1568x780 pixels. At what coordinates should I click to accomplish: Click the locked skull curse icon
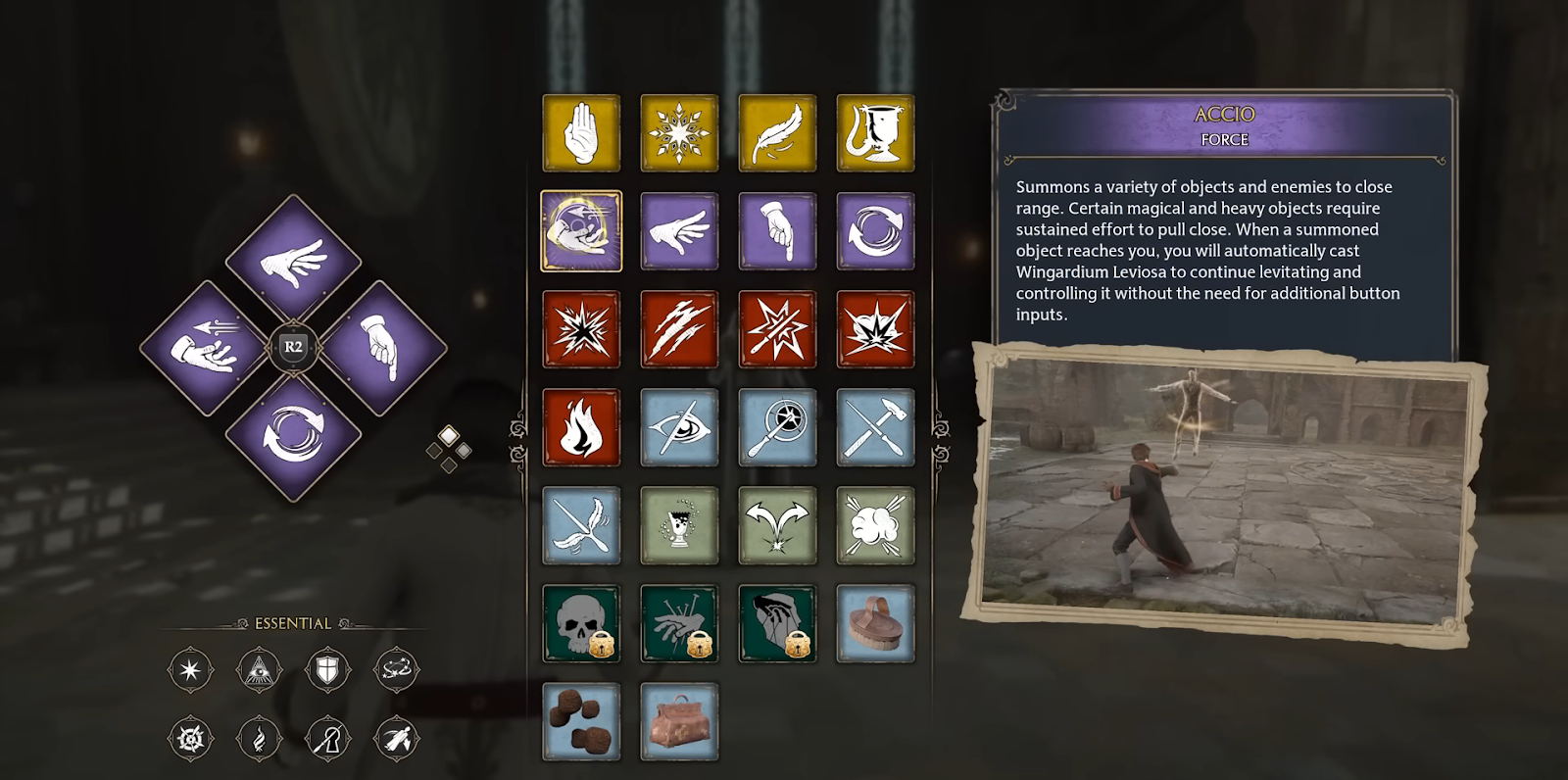pos(581,623)
